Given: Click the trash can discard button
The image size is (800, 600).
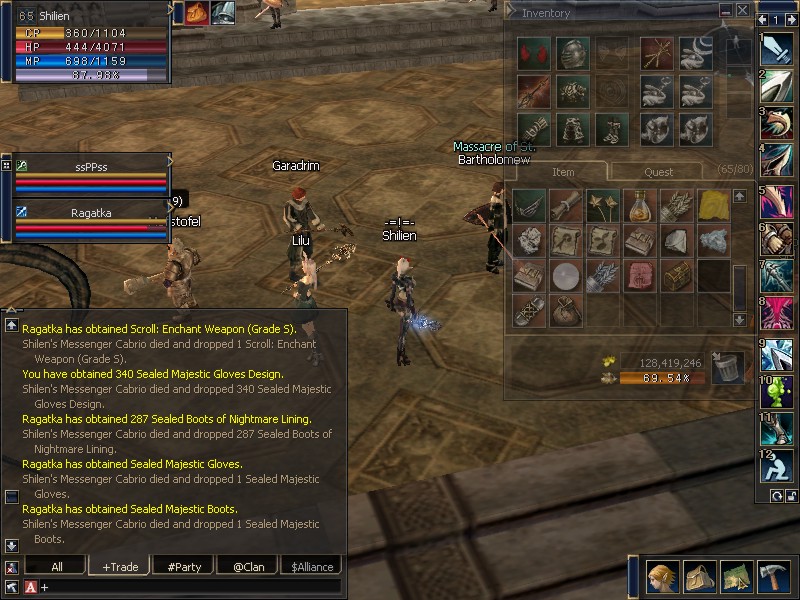Looking at the screenshot, I should click(x=727, y=367).
